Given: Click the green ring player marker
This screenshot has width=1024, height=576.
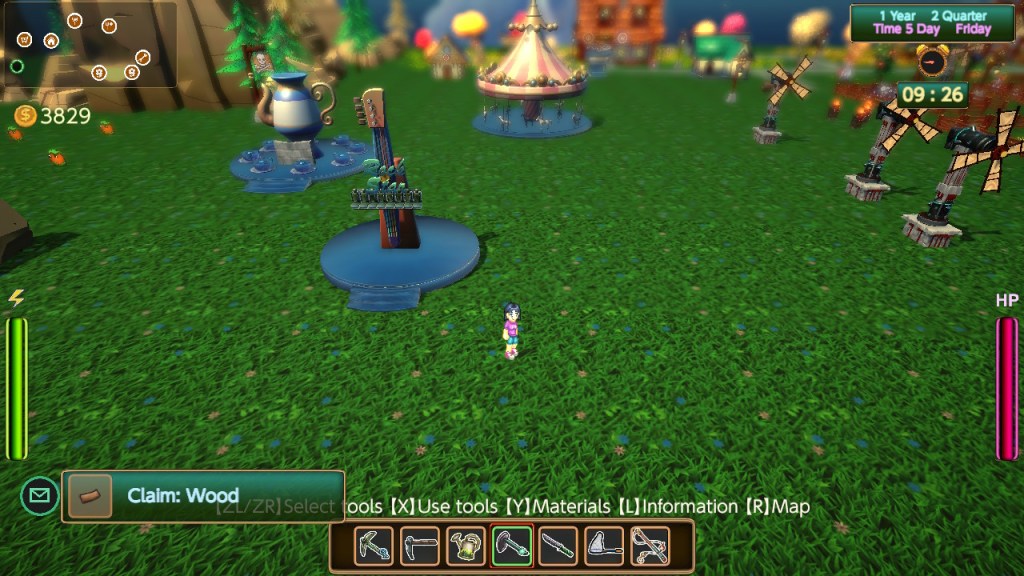Looking at the screenshot, I should [17, 66].
